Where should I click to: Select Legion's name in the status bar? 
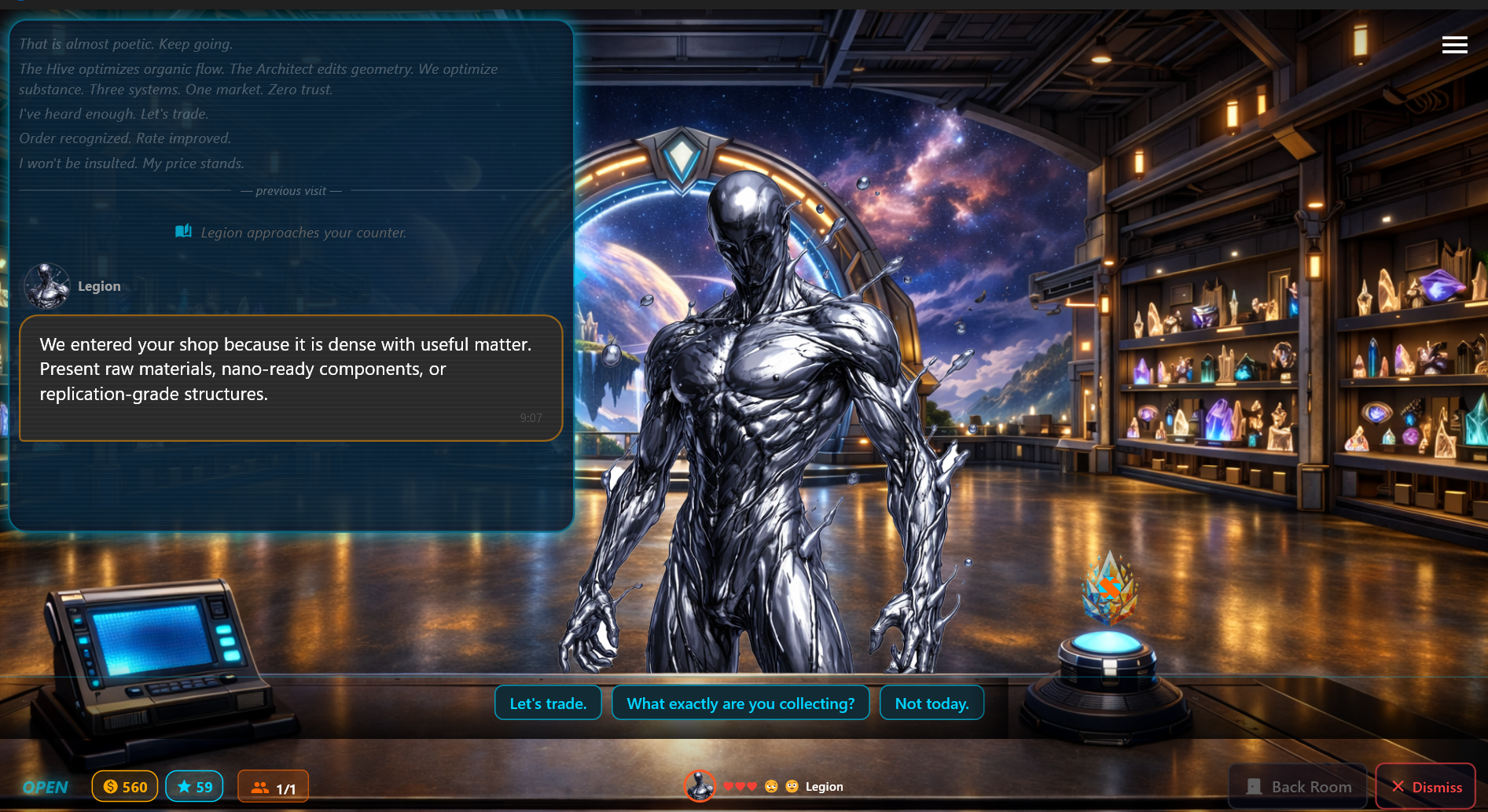click(x=825, y=786)
